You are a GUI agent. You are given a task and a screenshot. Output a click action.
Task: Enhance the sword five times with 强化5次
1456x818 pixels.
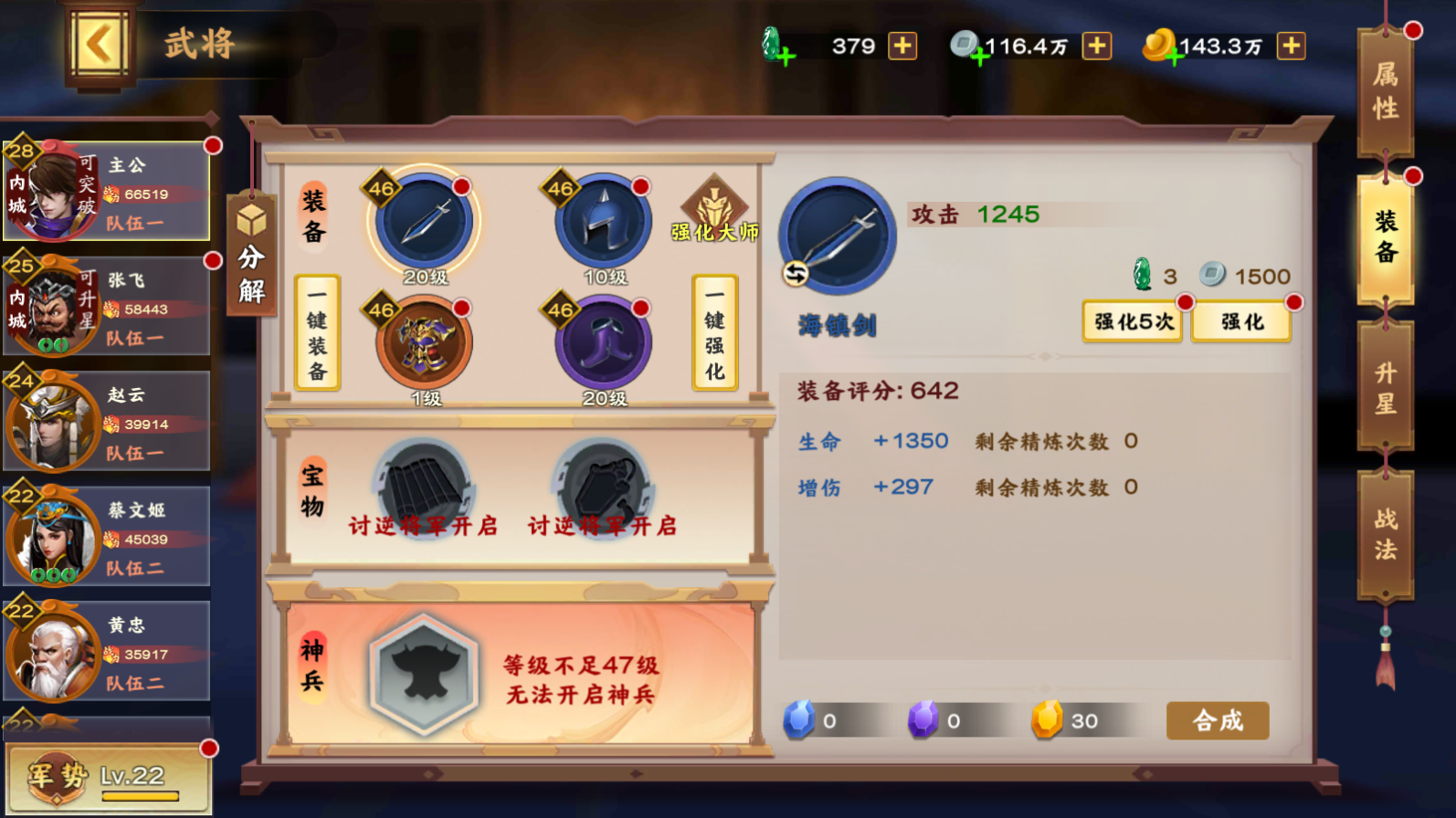(x=1133, y=321)
